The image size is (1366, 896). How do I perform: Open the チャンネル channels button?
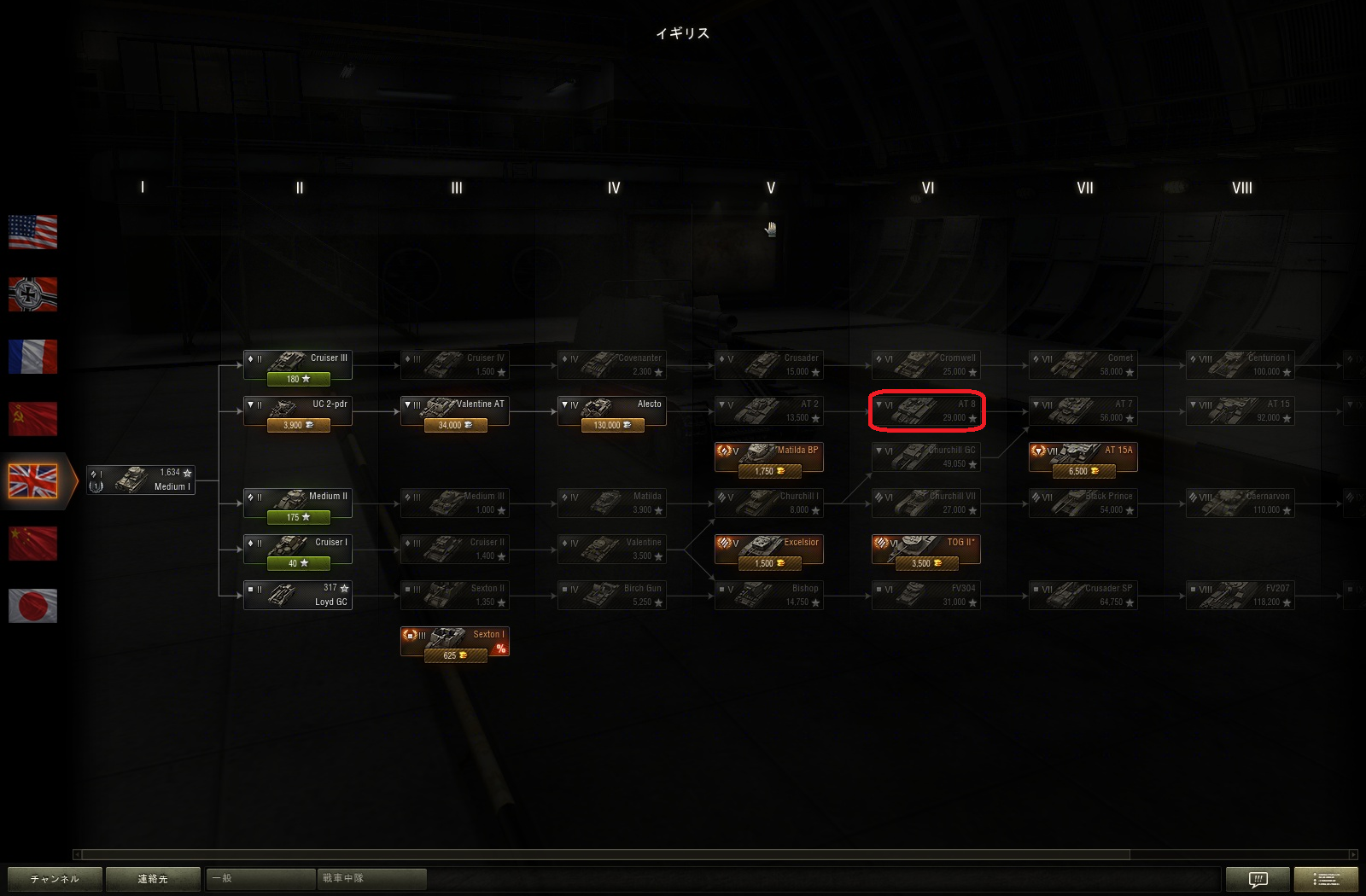55,879
